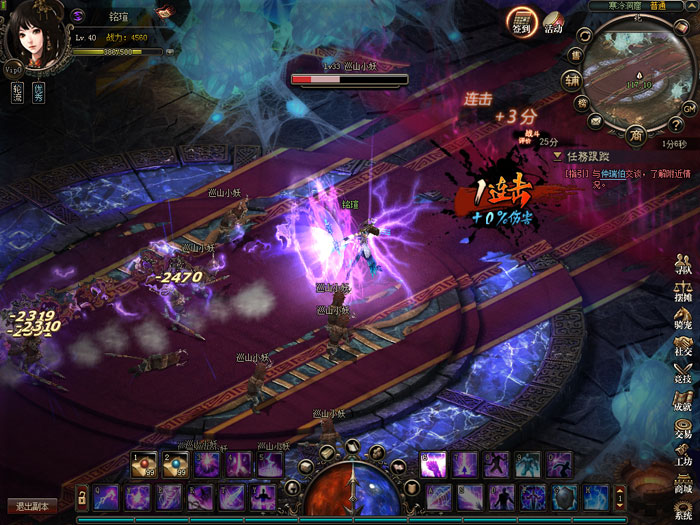
Task: Click the 辅 assist button beside minimap
Action: click(571, 79)
